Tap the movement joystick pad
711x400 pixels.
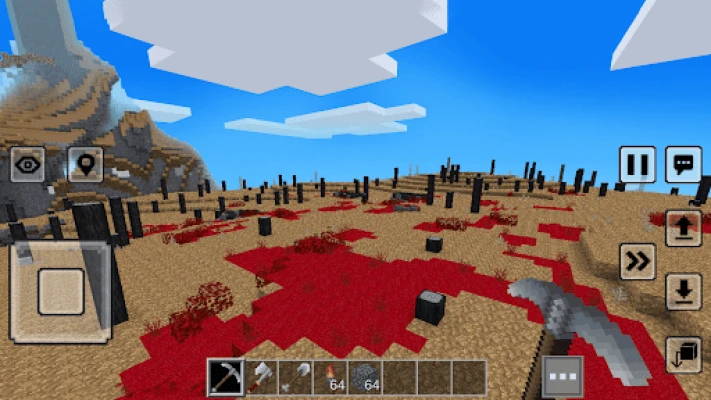pyautogui.click(x=61, y=291)
